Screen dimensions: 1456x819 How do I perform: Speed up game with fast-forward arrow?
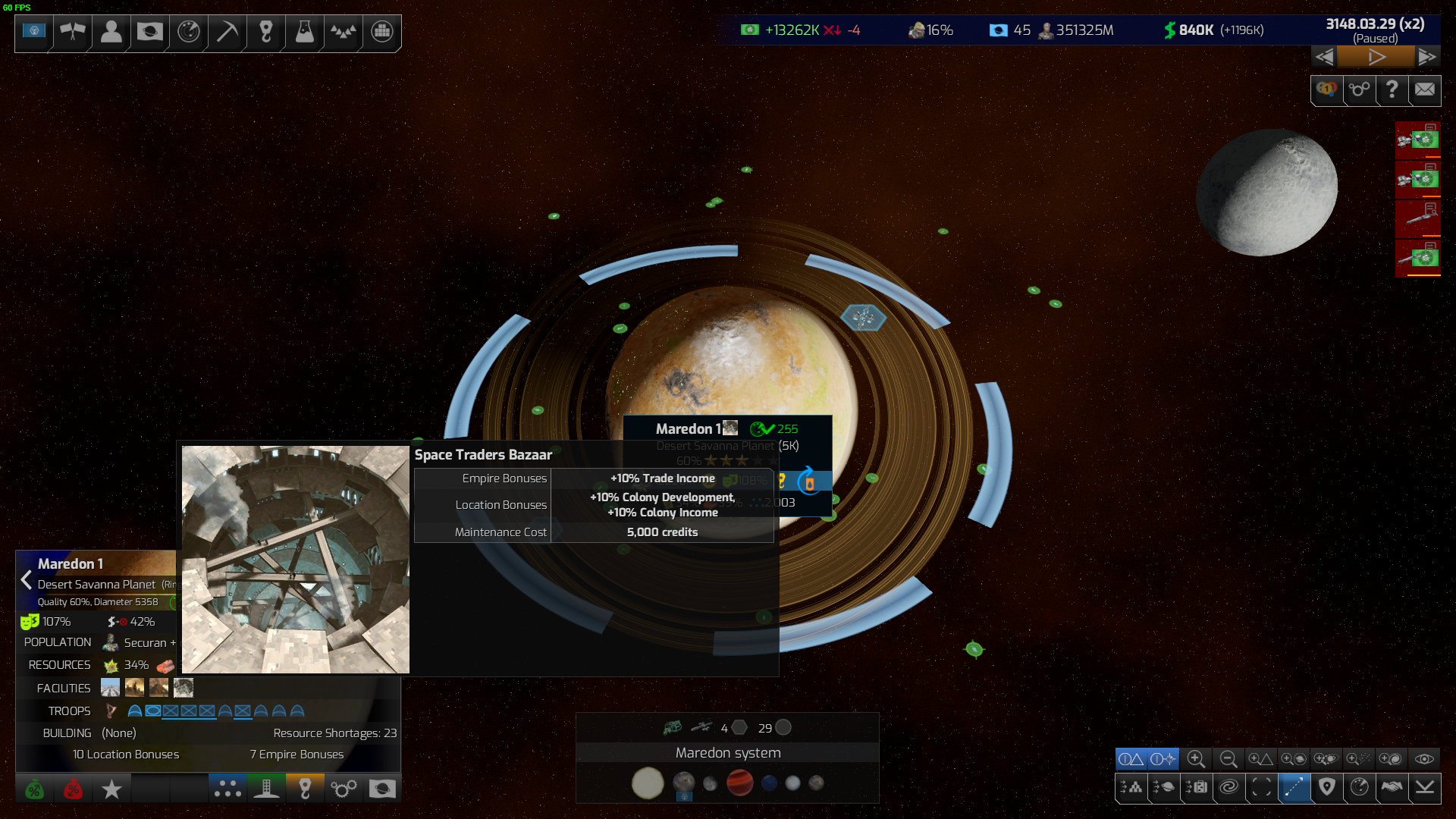click(1426, 57)
